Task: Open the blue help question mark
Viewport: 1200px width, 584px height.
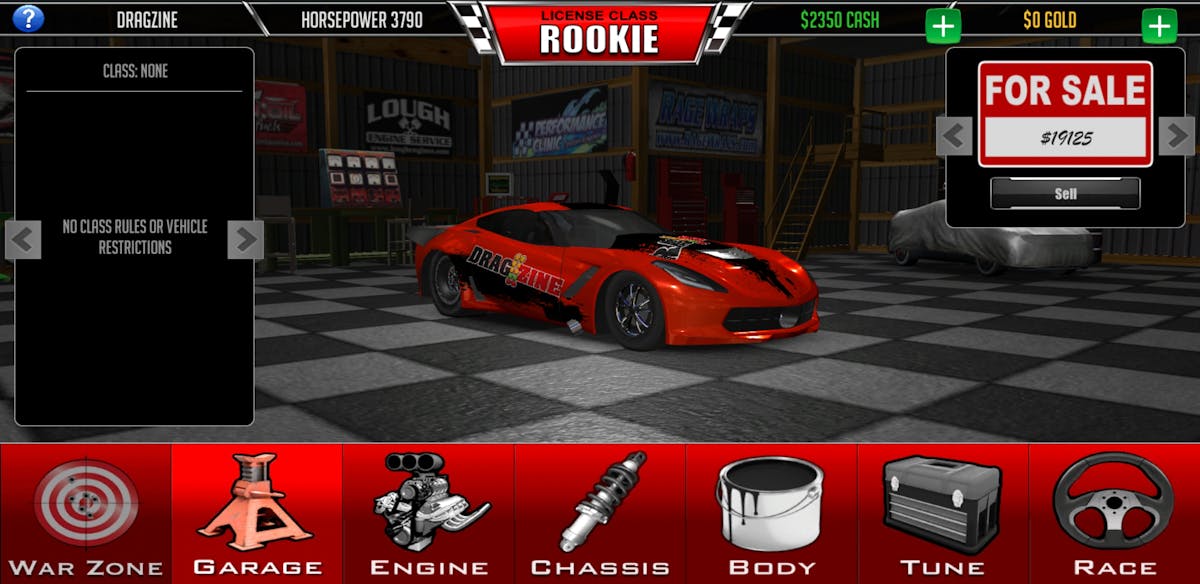Action: point(28,18)
